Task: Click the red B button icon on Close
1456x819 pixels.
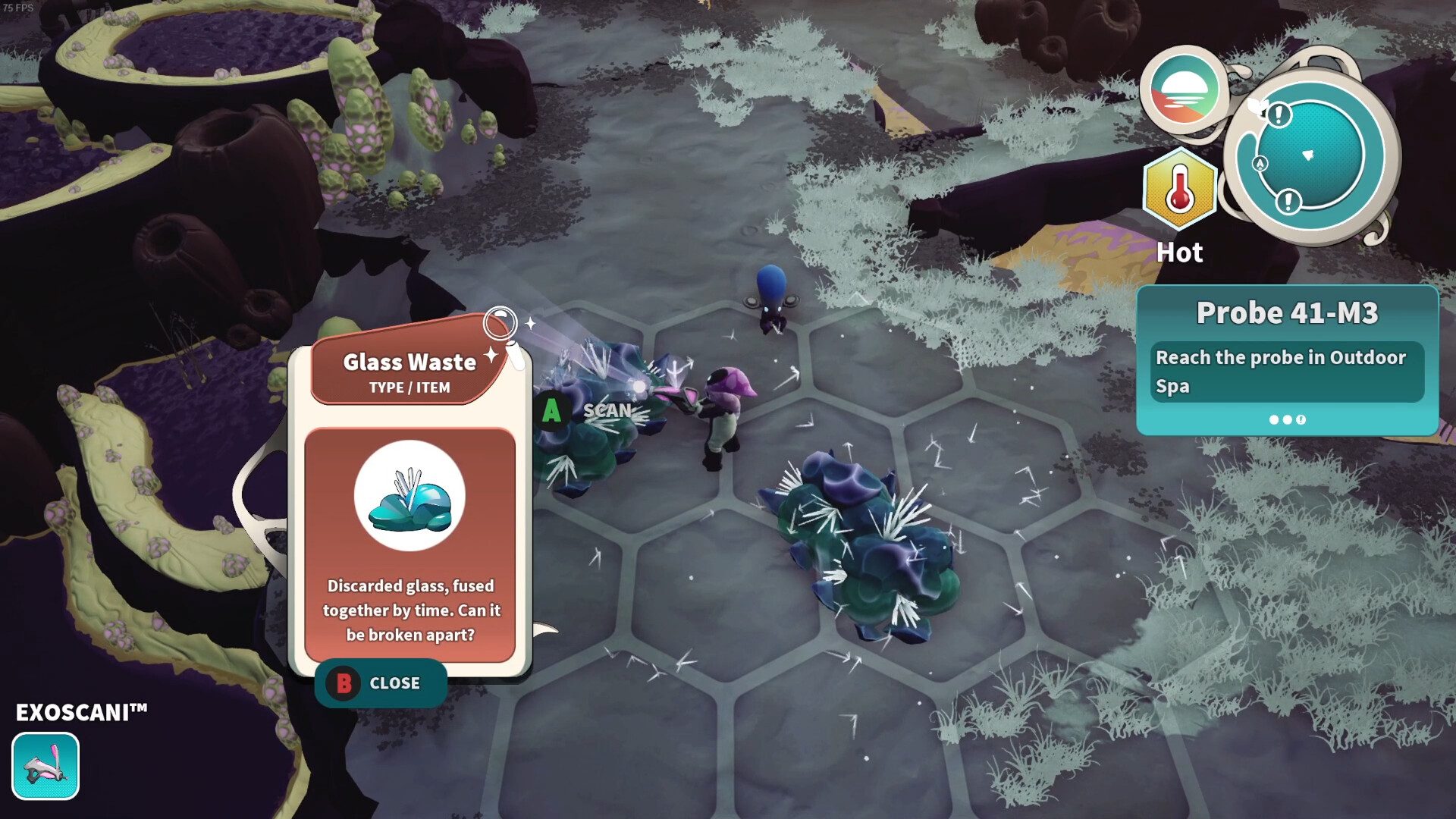Action: [x=345, y=682]
